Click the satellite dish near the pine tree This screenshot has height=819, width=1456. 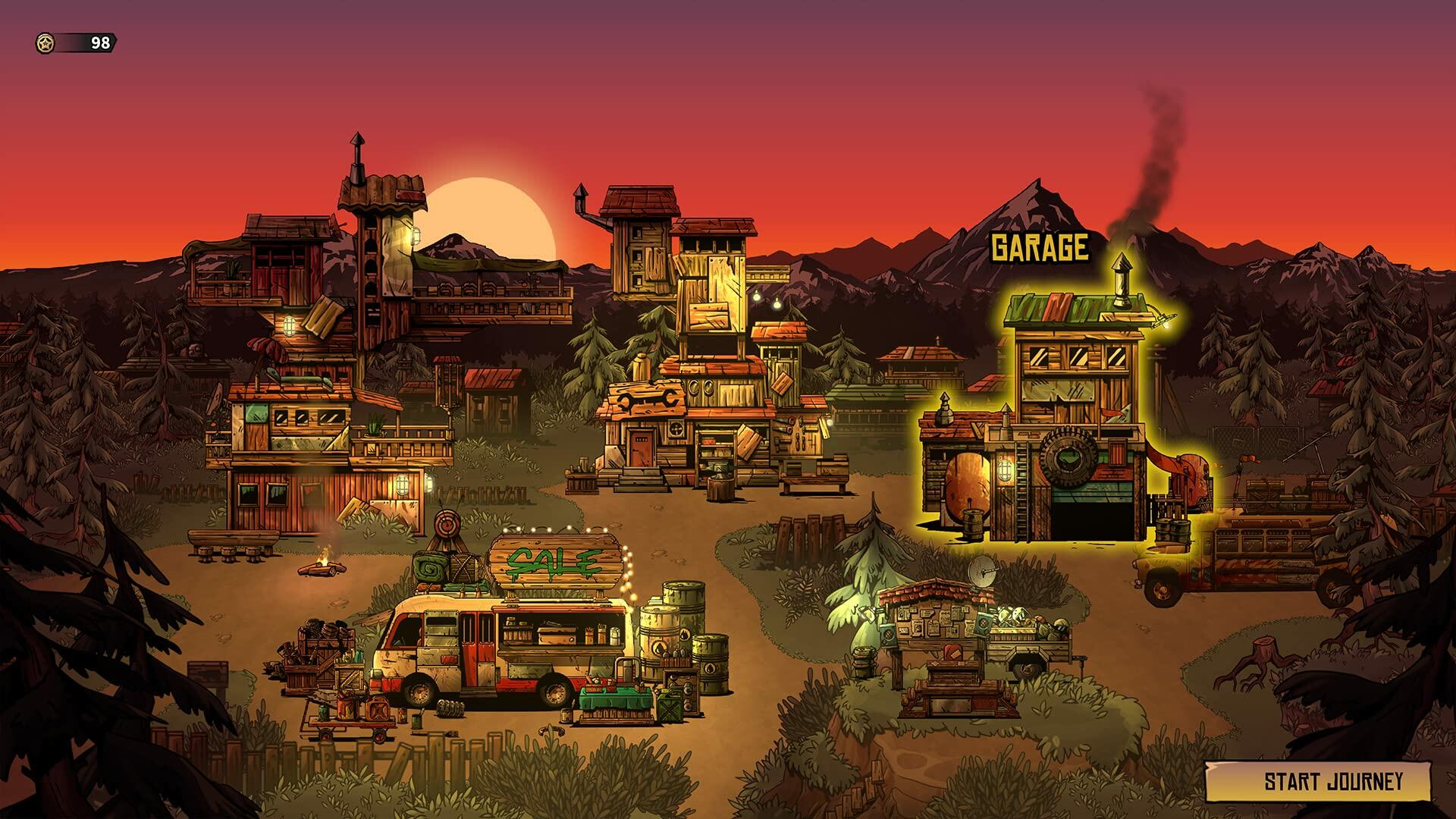tap(984, 571)
